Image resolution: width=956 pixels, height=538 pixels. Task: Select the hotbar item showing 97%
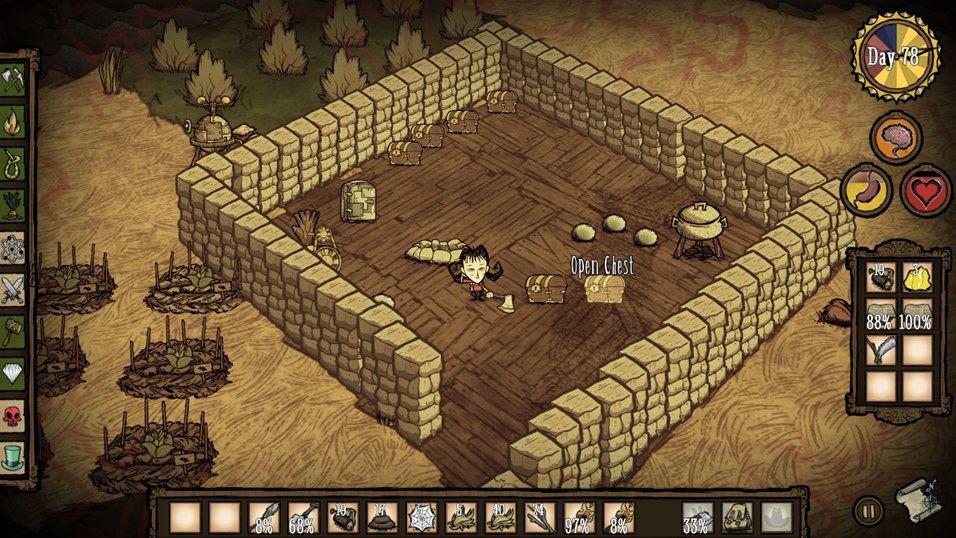point(578,517)
